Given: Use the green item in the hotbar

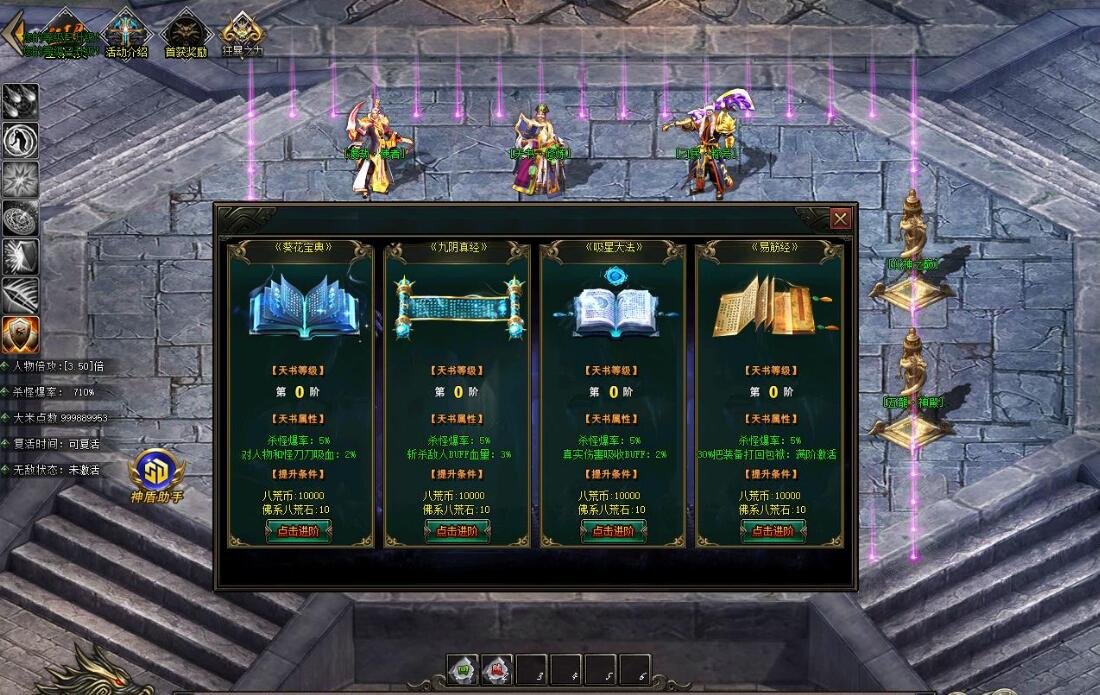Looking at the screenshot, I should tap(462, 669).
